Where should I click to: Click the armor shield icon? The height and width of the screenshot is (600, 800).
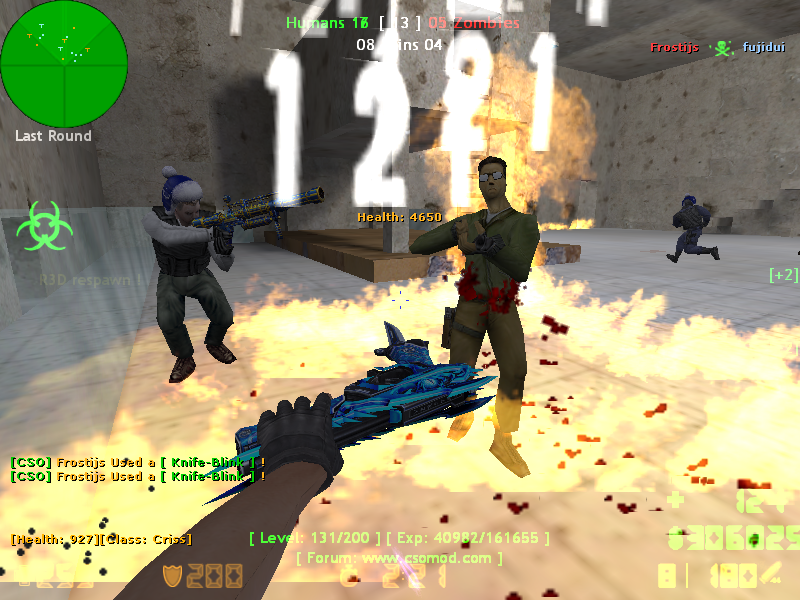pyautogui.click(x=173, y=575)
